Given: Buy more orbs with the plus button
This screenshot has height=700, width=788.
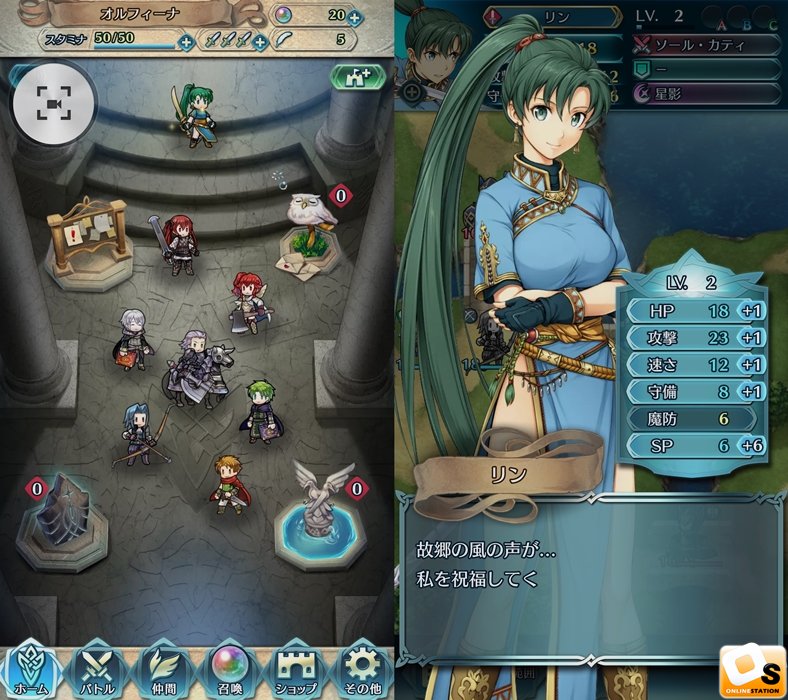Looking at the screenshot, I should click(354, 18).
